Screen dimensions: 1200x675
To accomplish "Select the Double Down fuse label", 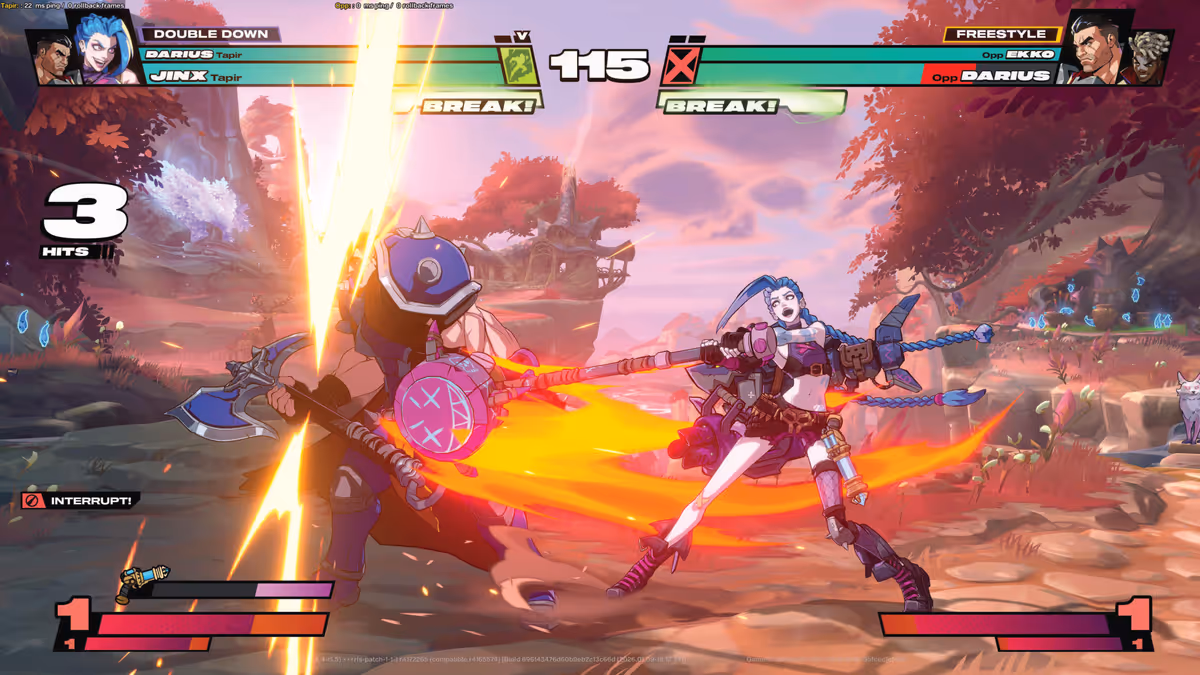I will (x=211, y=34).
